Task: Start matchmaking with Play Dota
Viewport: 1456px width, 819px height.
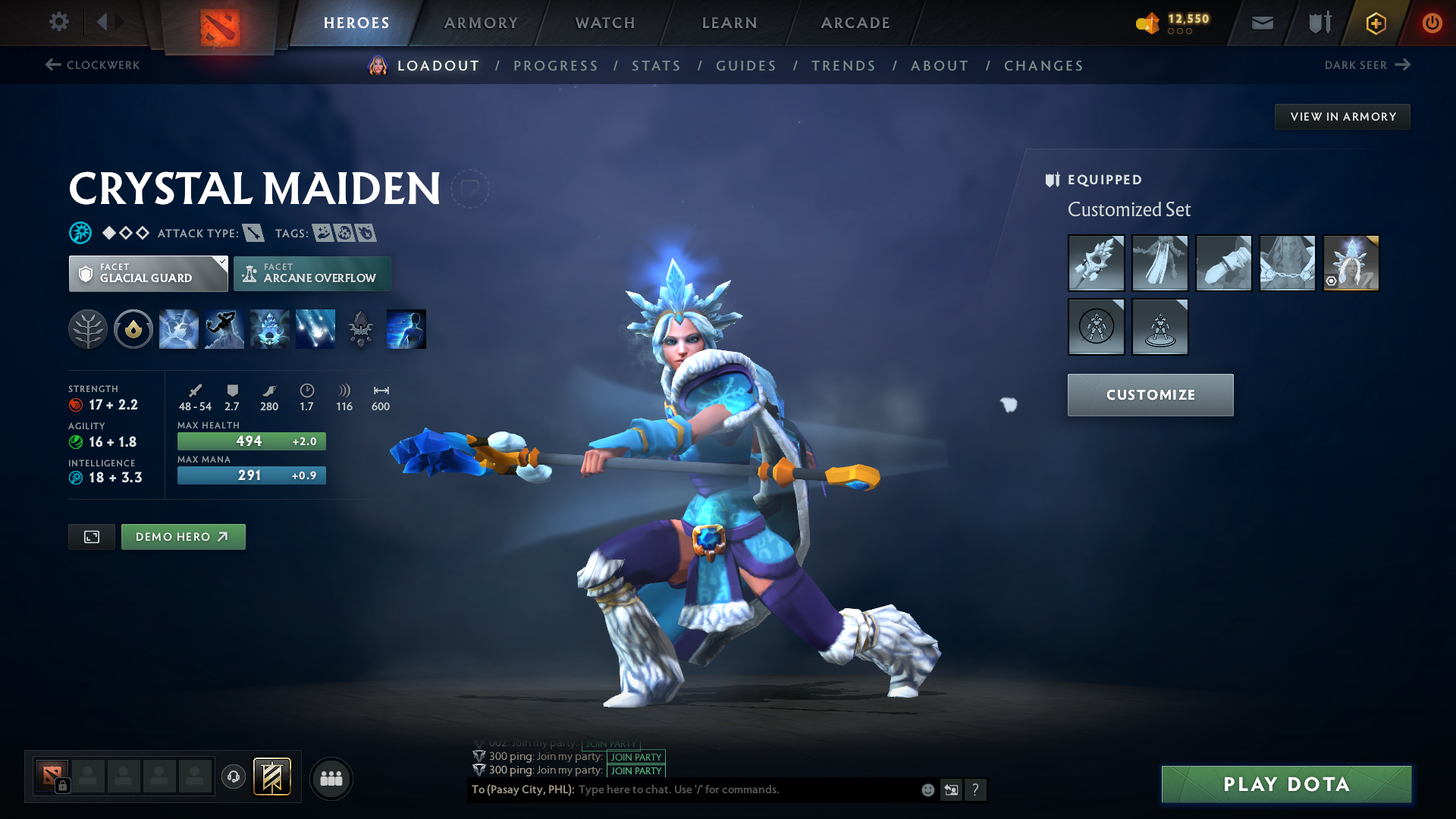Action: click(1286, 784)
